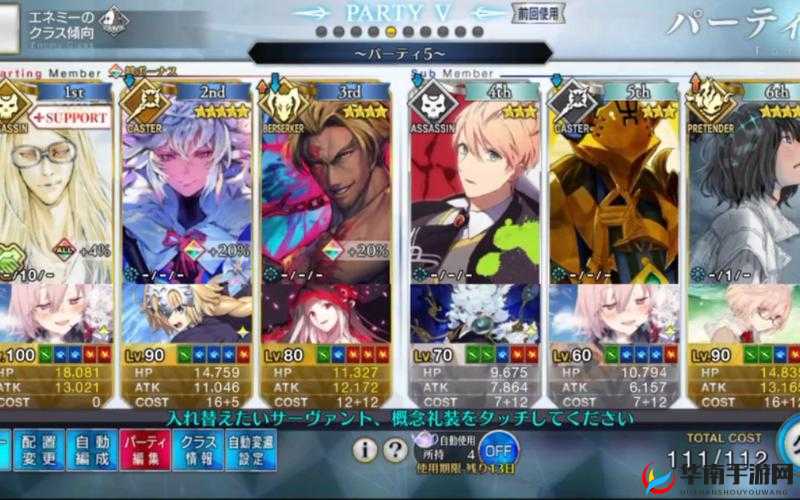Select the first party page dot
Viewport: 800px width, 500px height.
click(x=322, y=32)
